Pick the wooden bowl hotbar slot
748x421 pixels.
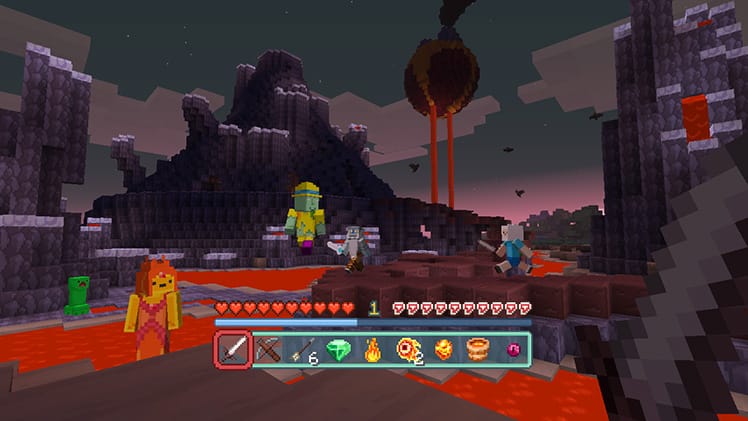coord(477,349)
